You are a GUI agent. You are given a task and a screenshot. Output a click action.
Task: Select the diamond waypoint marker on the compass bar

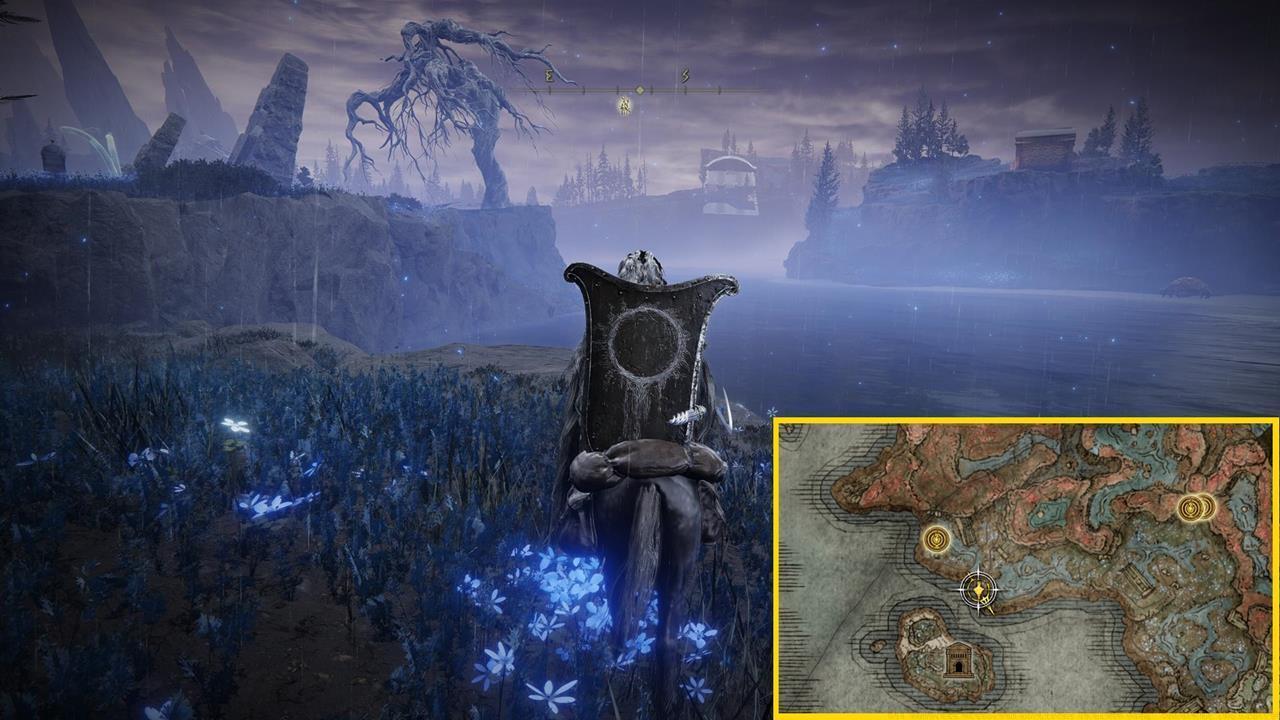[640, 90]
